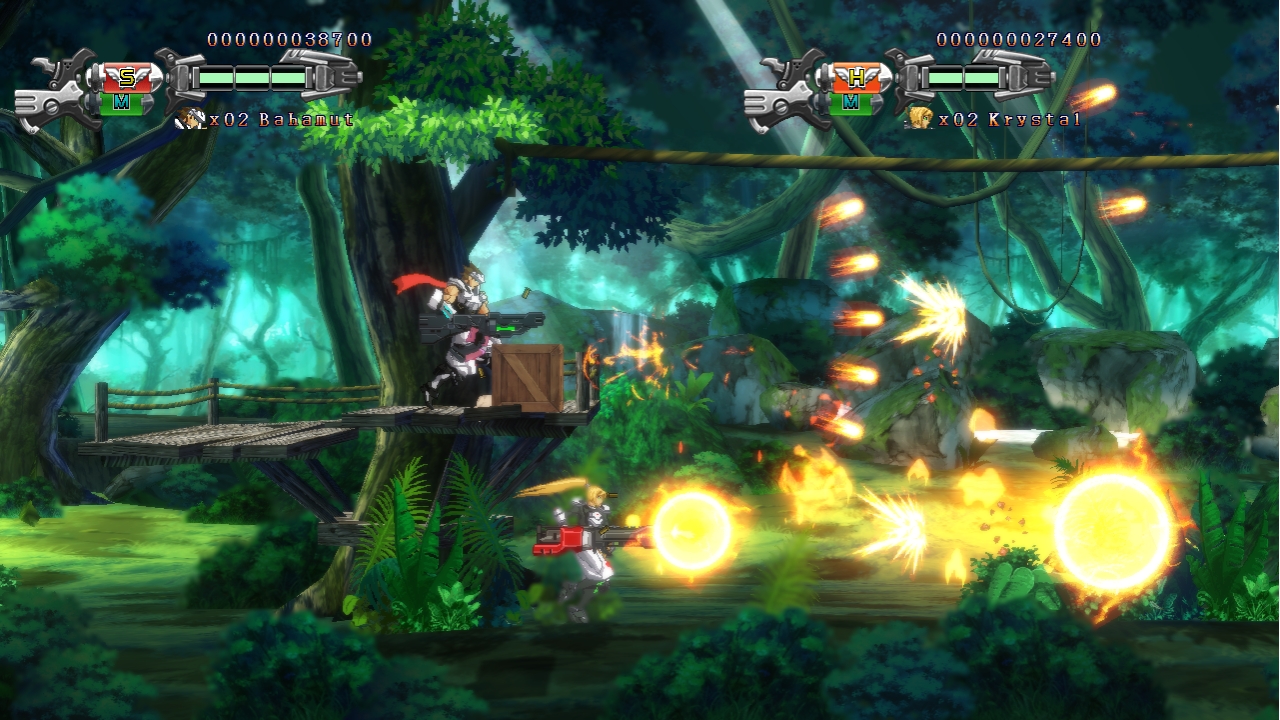Viewport: 1280px width, 720px height.
Task: Click Bahamut's green health bar
Action: (x=252, y=77)
